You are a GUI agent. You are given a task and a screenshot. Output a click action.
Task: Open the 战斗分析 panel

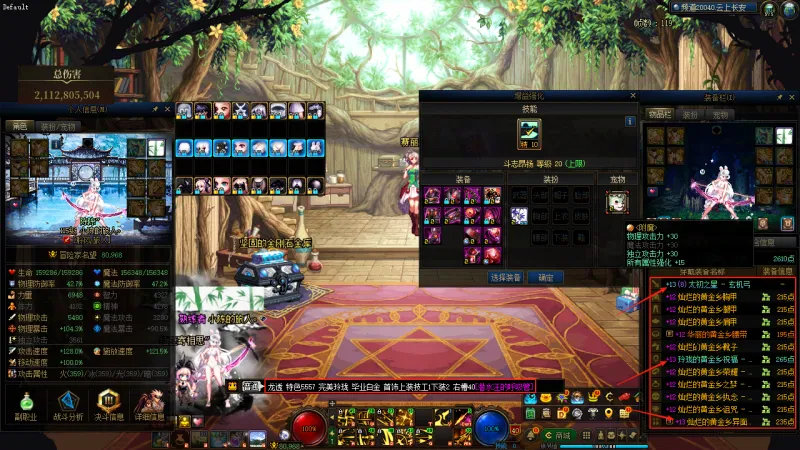click(x=68, y=404)
